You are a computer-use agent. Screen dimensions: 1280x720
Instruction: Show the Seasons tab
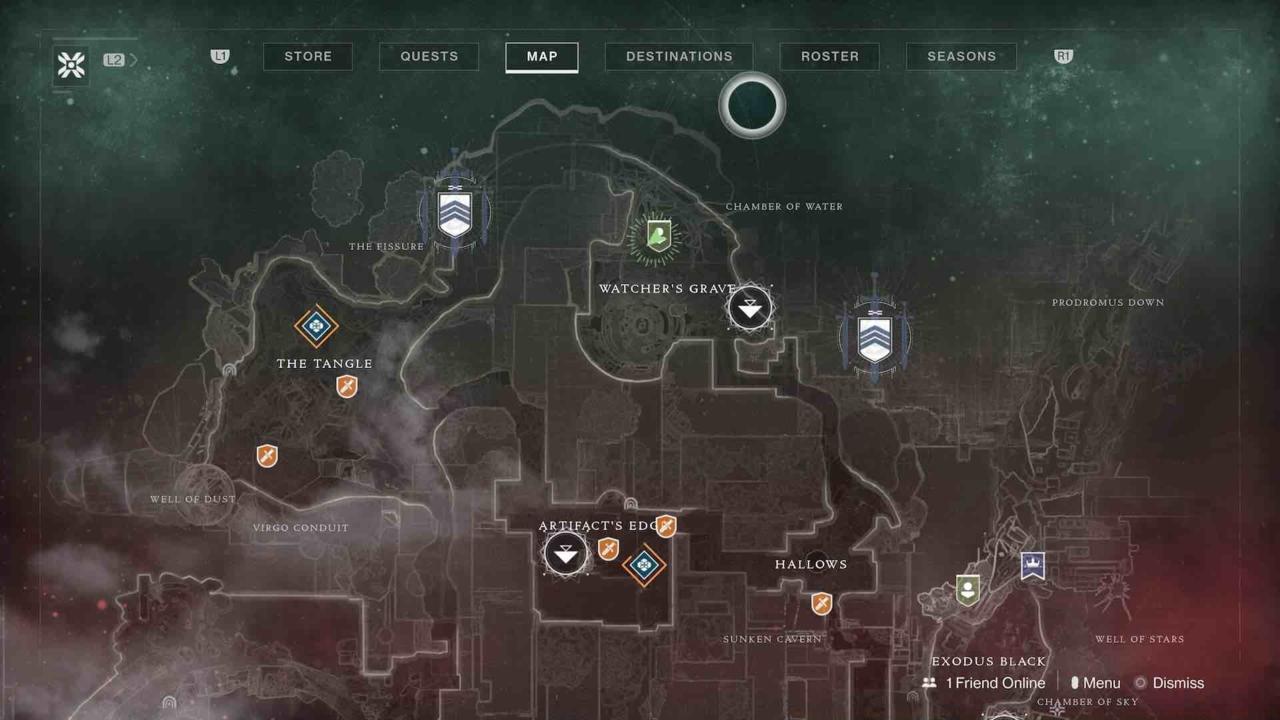click(x=961, y=57)
